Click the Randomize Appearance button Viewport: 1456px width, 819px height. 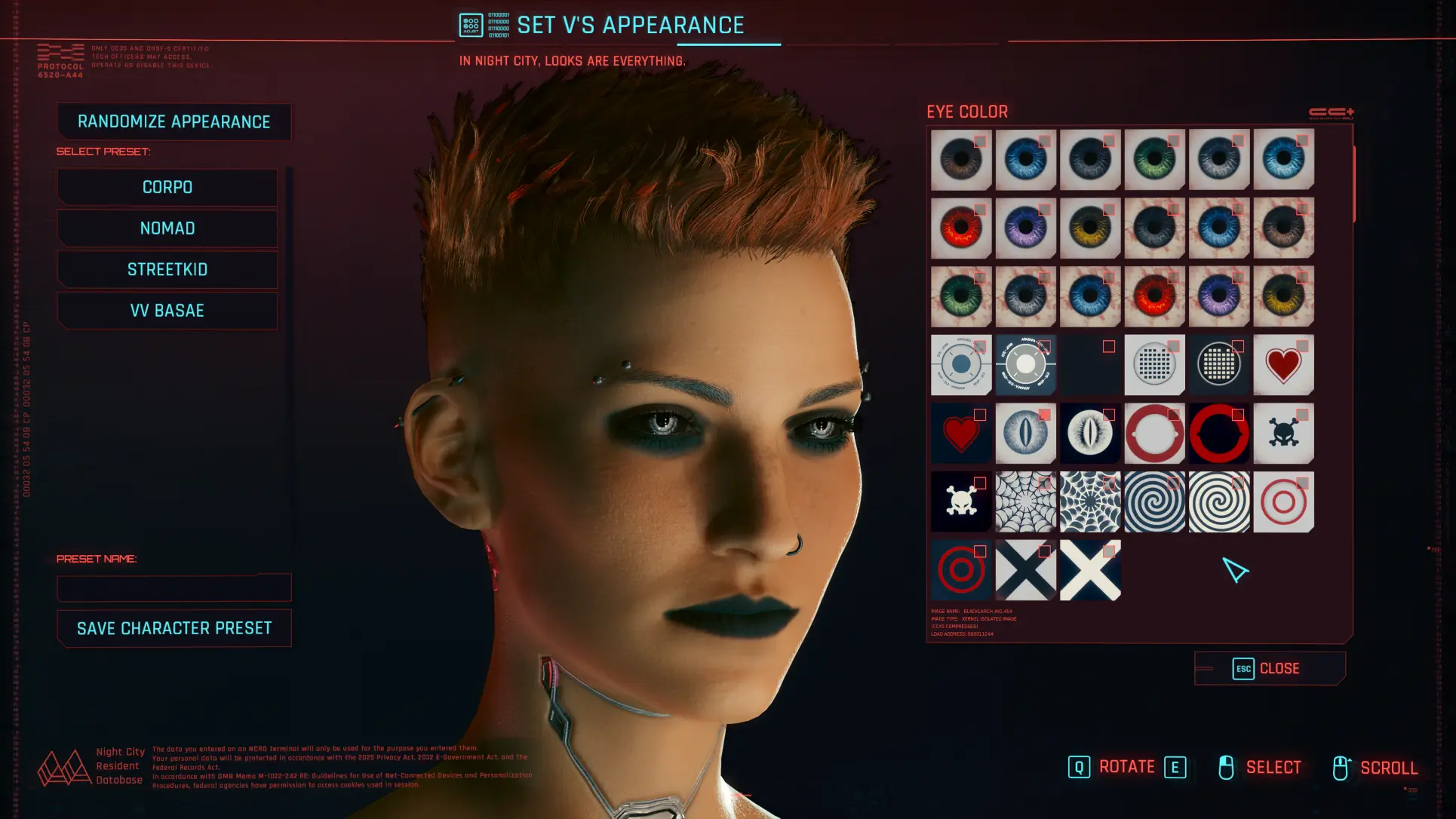[x=174, y=122]
